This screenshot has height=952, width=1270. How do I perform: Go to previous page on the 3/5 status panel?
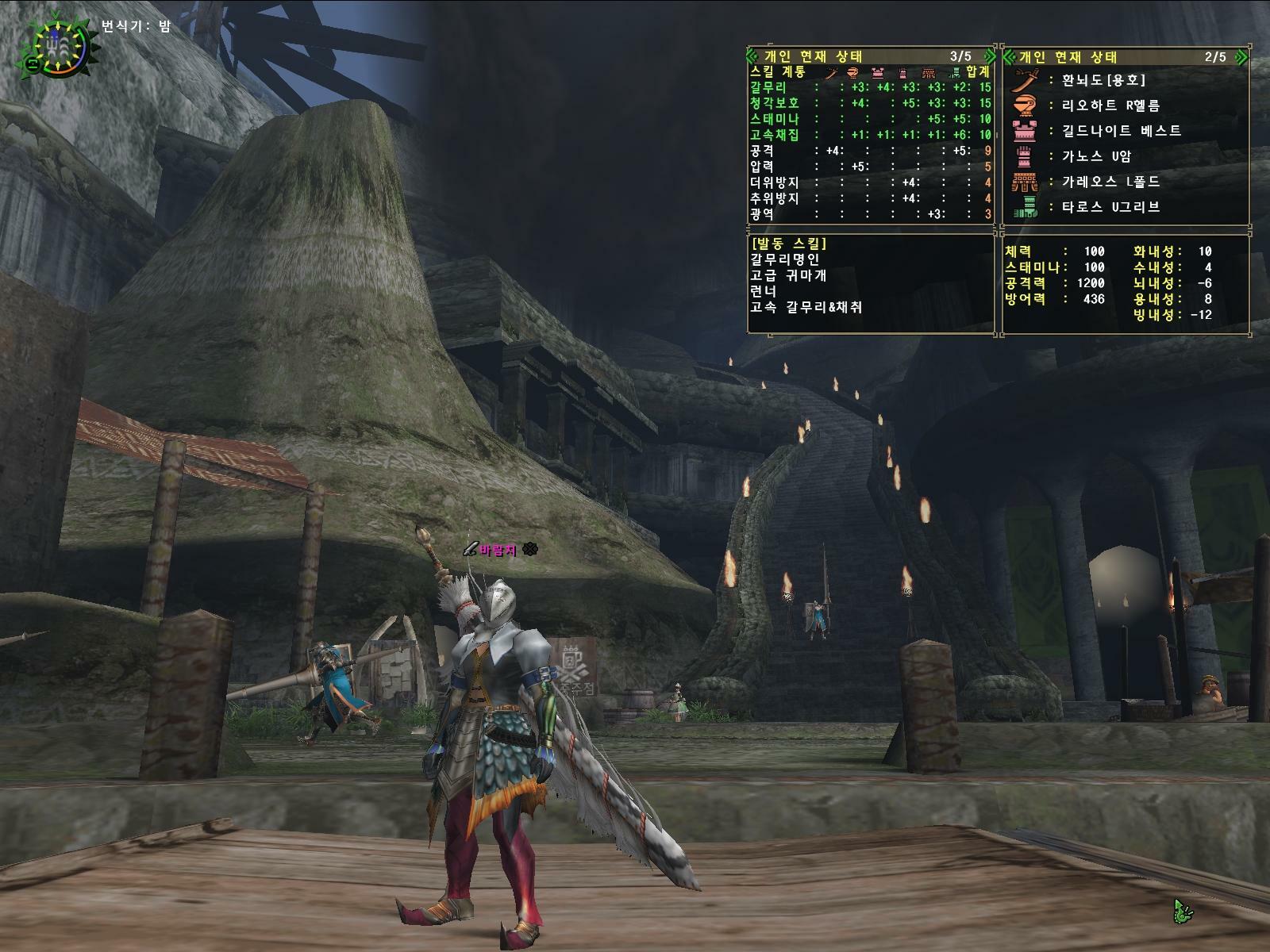tap(752, 56)
